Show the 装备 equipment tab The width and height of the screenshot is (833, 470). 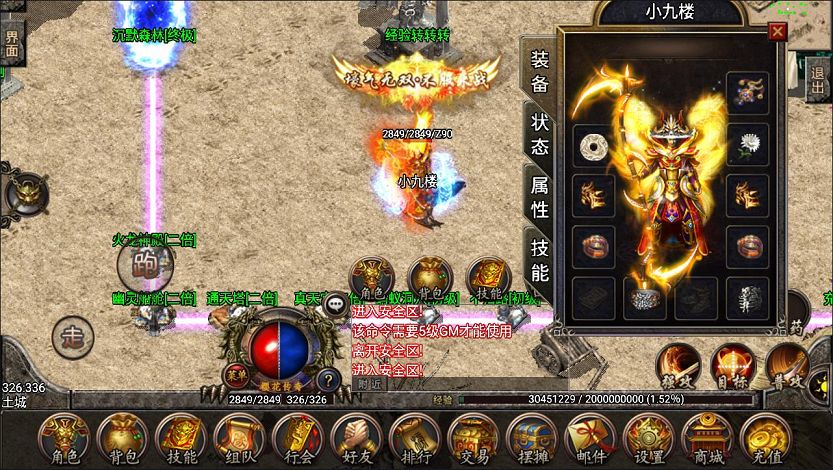point(539,72)
